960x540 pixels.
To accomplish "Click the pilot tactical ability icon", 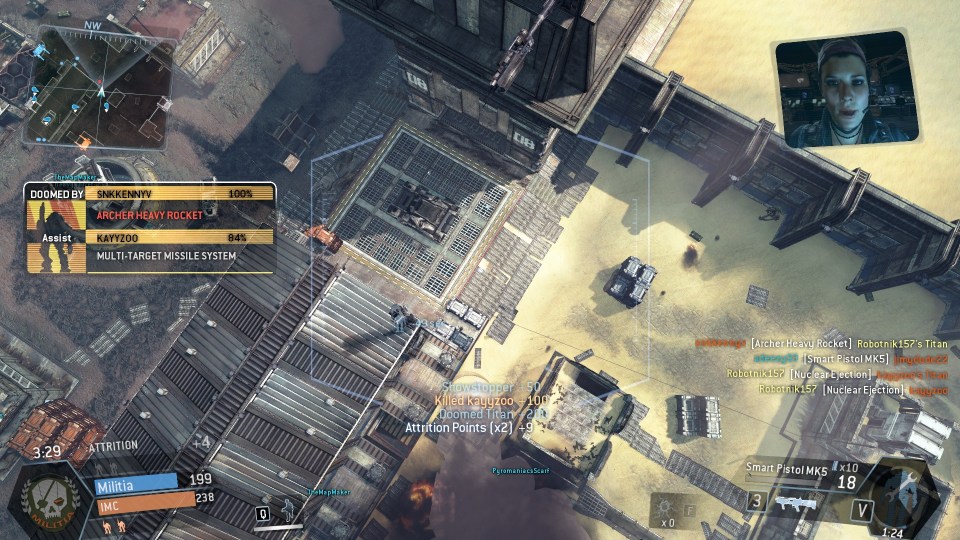I will 287,508.
